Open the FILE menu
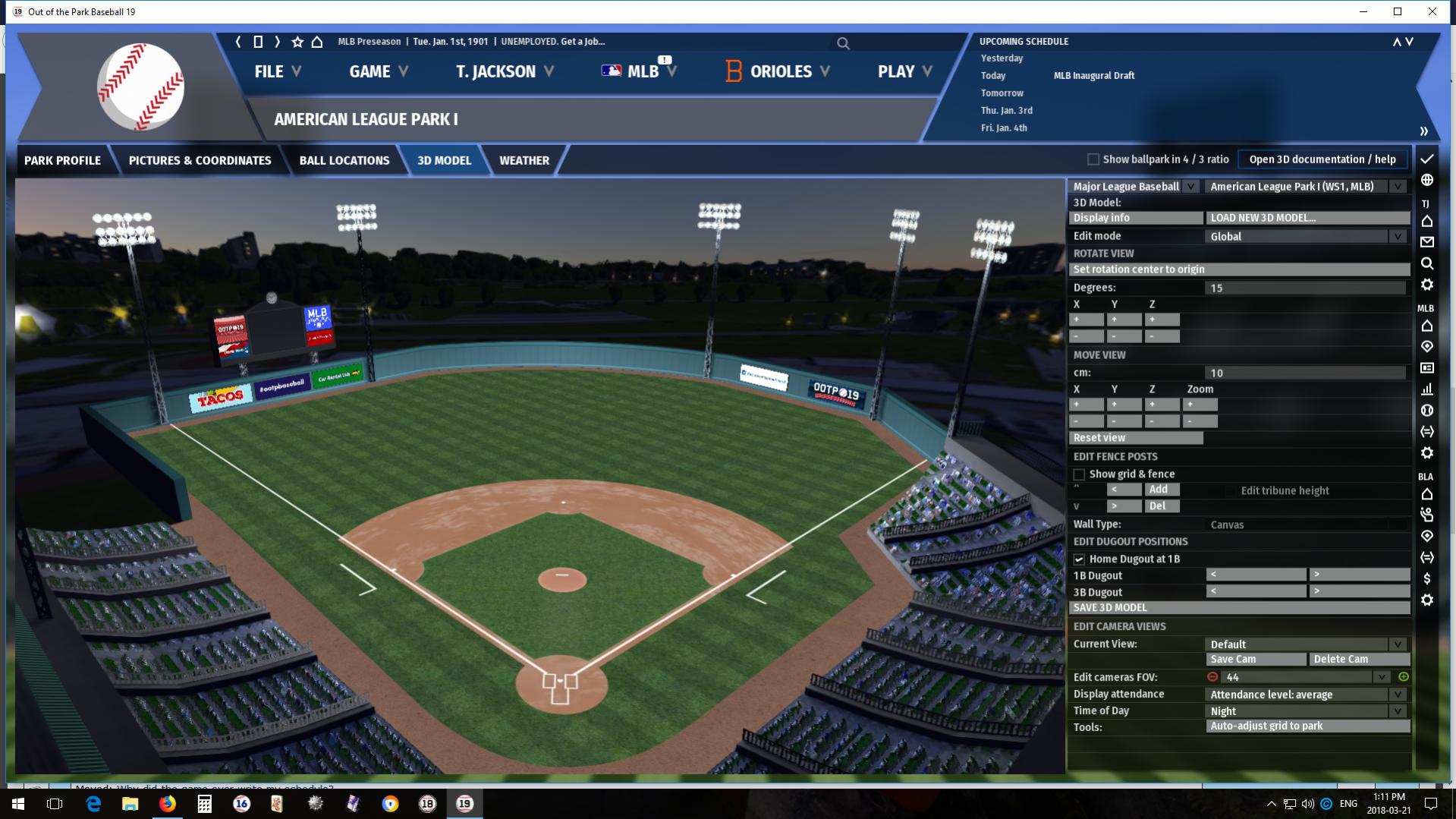Viewport: 1456px width, 819px height. [278, 71]
